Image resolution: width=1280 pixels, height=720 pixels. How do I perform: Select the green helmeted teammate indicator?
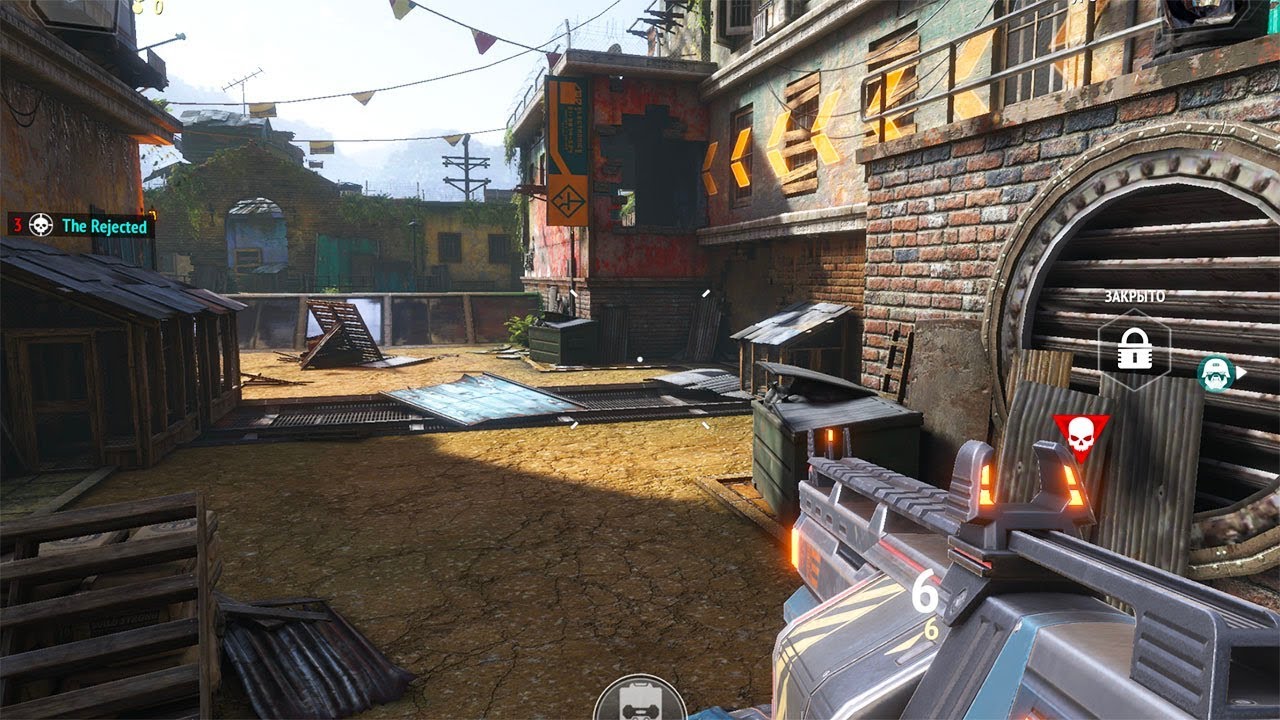coord(1215,373)
